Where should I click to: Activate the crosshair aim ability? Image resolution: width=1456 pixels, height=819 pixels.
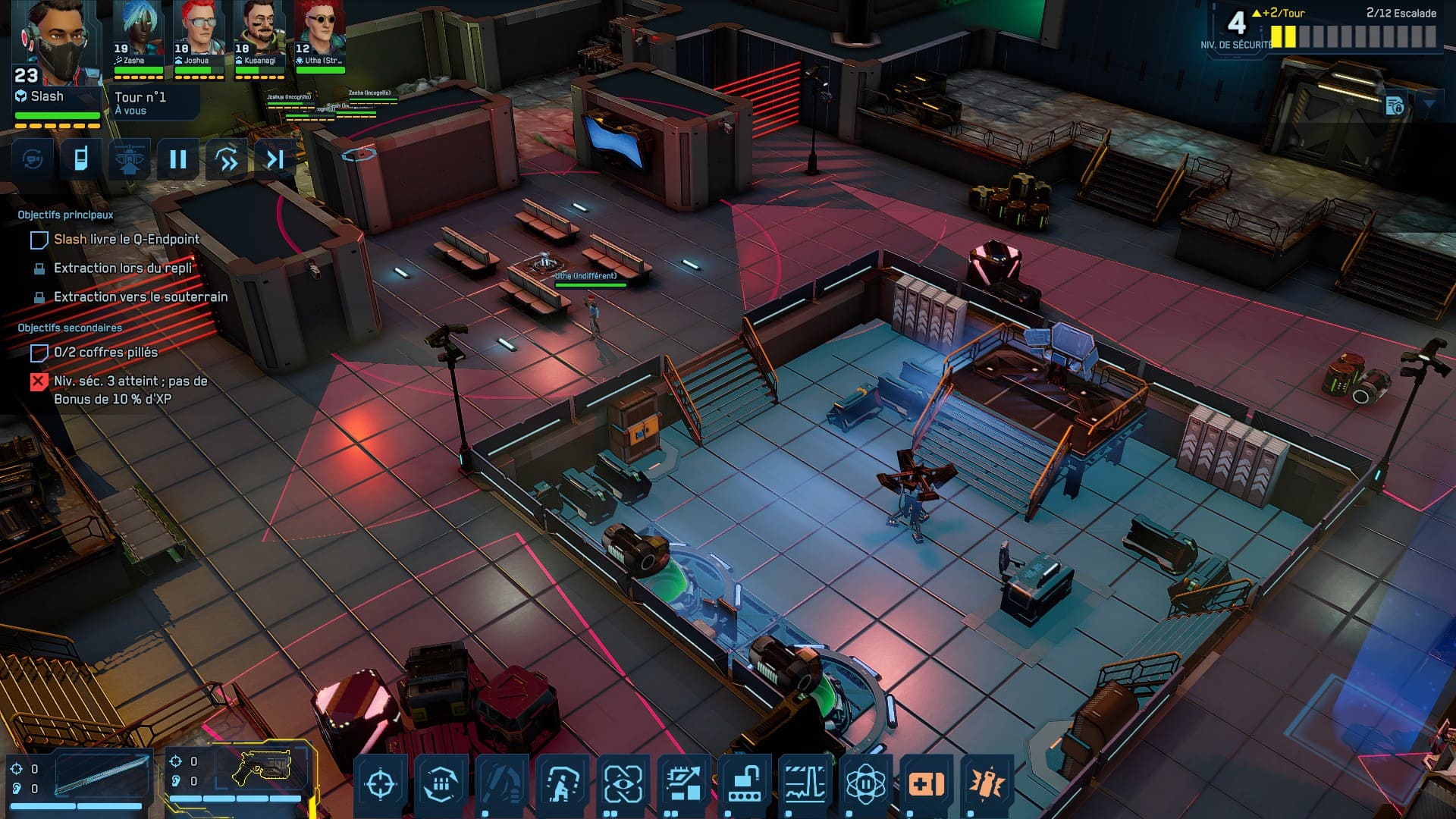click(381, 783)
